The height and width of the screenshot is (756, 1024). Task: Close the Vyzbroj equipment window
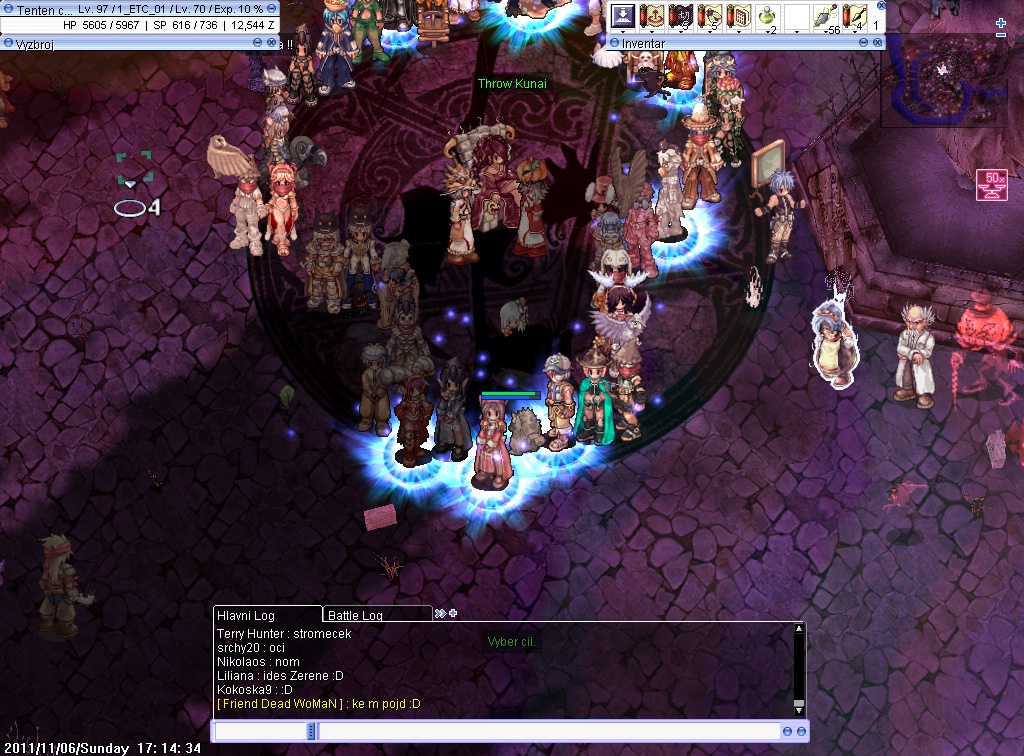coord(273,42)
